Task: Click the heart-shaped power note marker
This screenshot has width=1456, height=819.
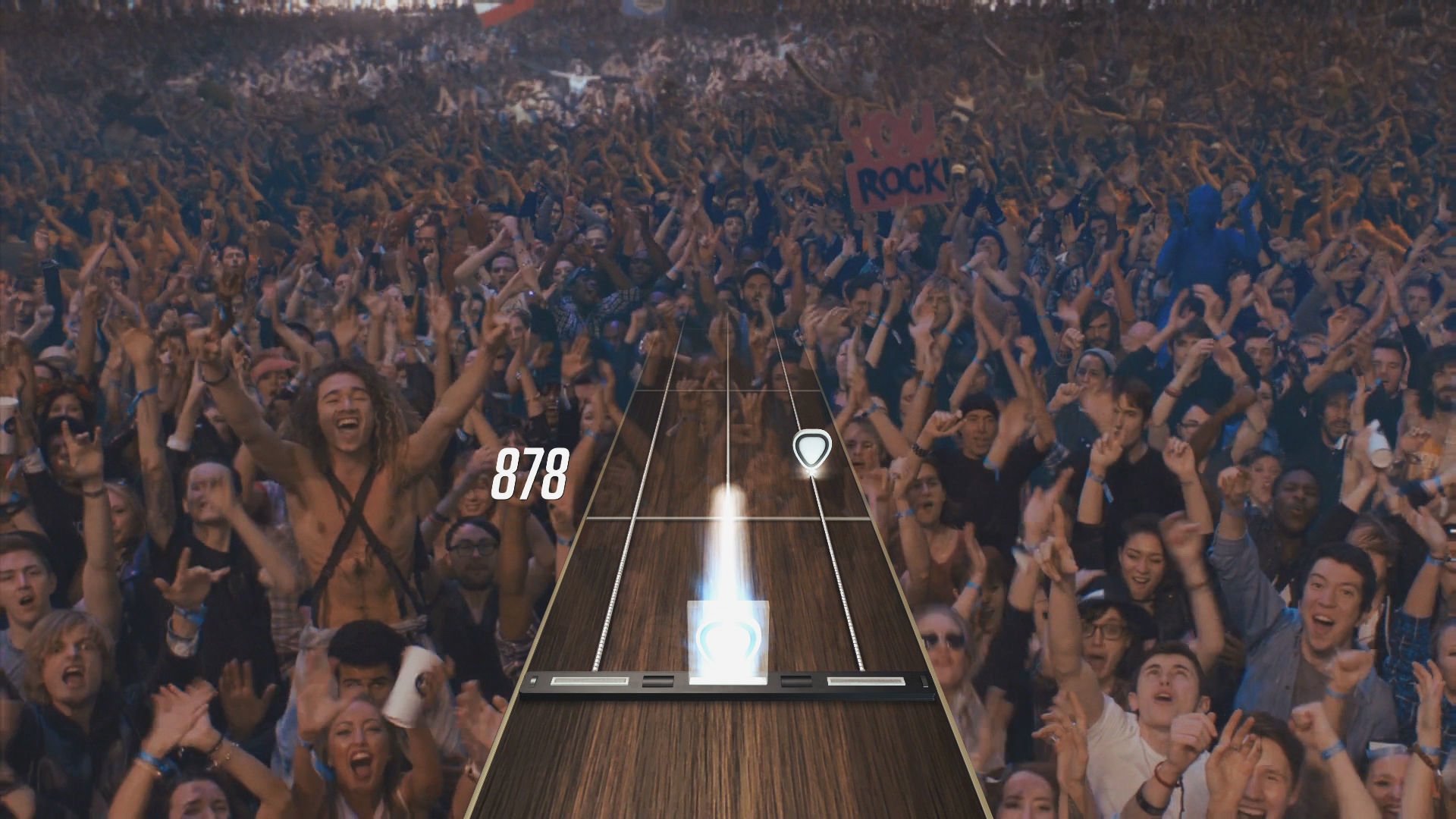Action: pos(728,641)
